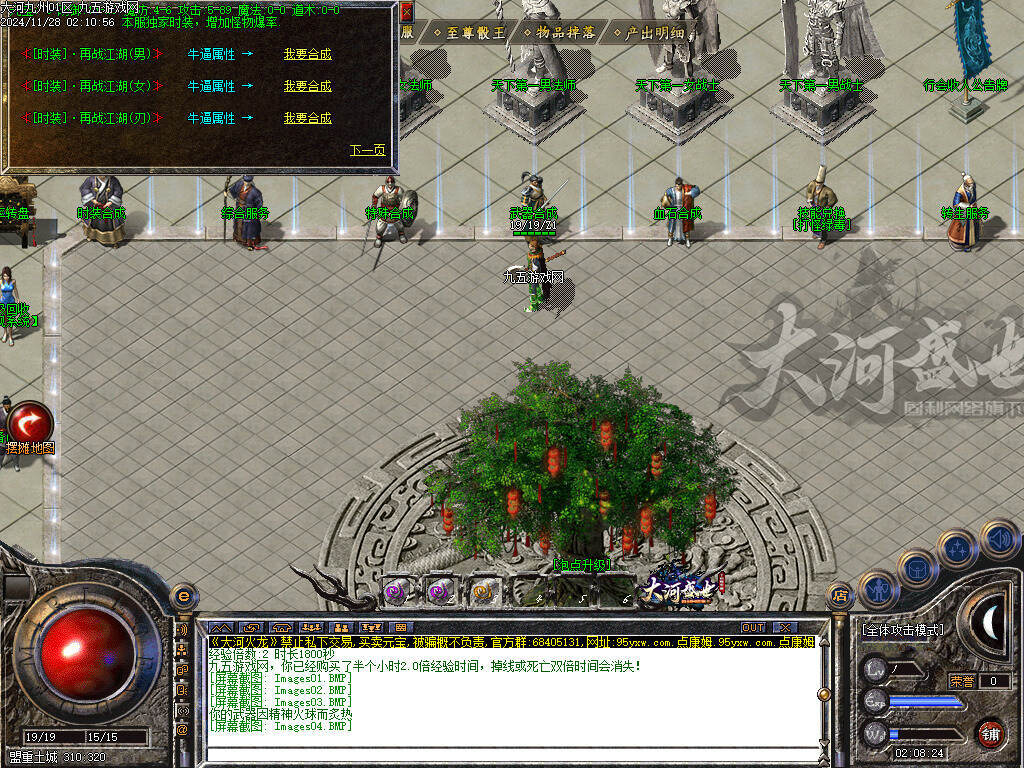The height and width of the screenshot is (768, 1024).
Task: Close the costume synthesis dialog
Action: click(x=406, y=12)
